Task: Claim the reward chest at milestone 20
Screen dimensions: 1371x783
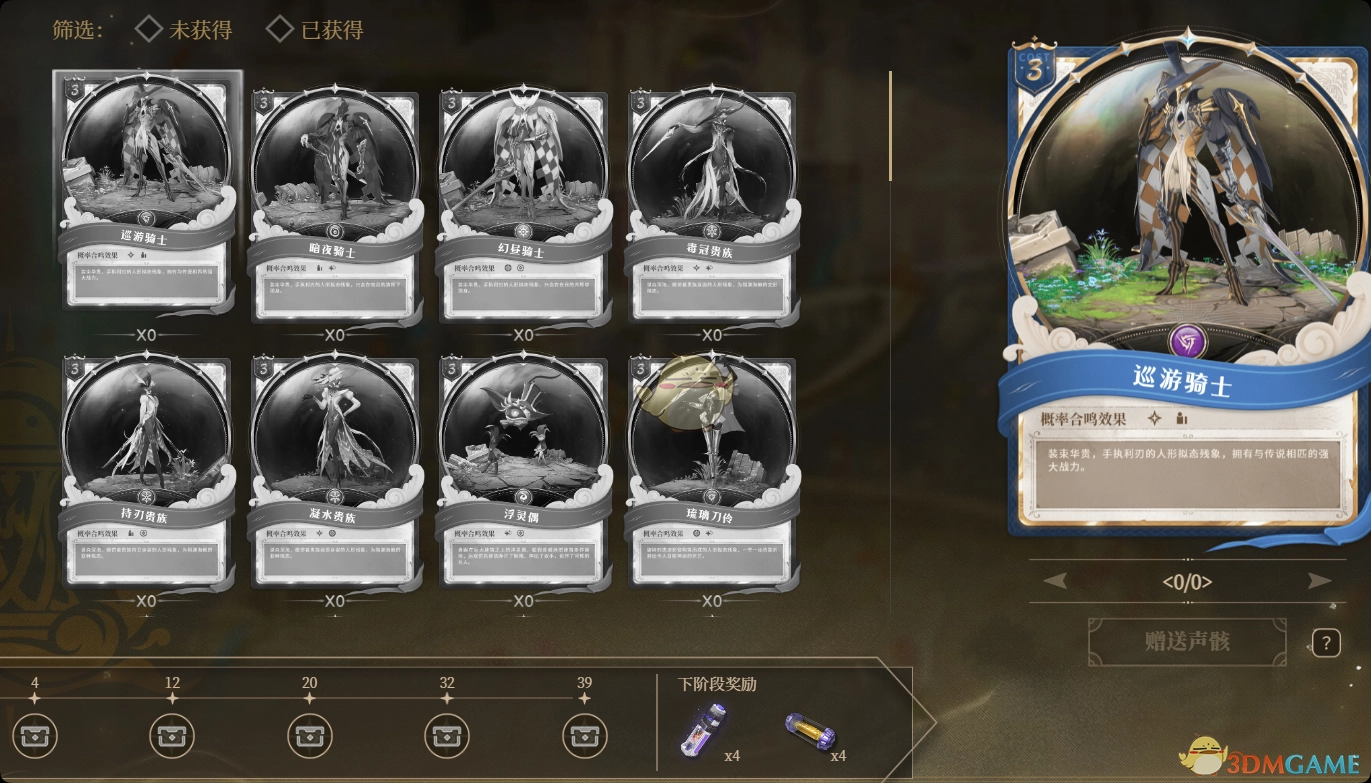Action: coord(310,737)
